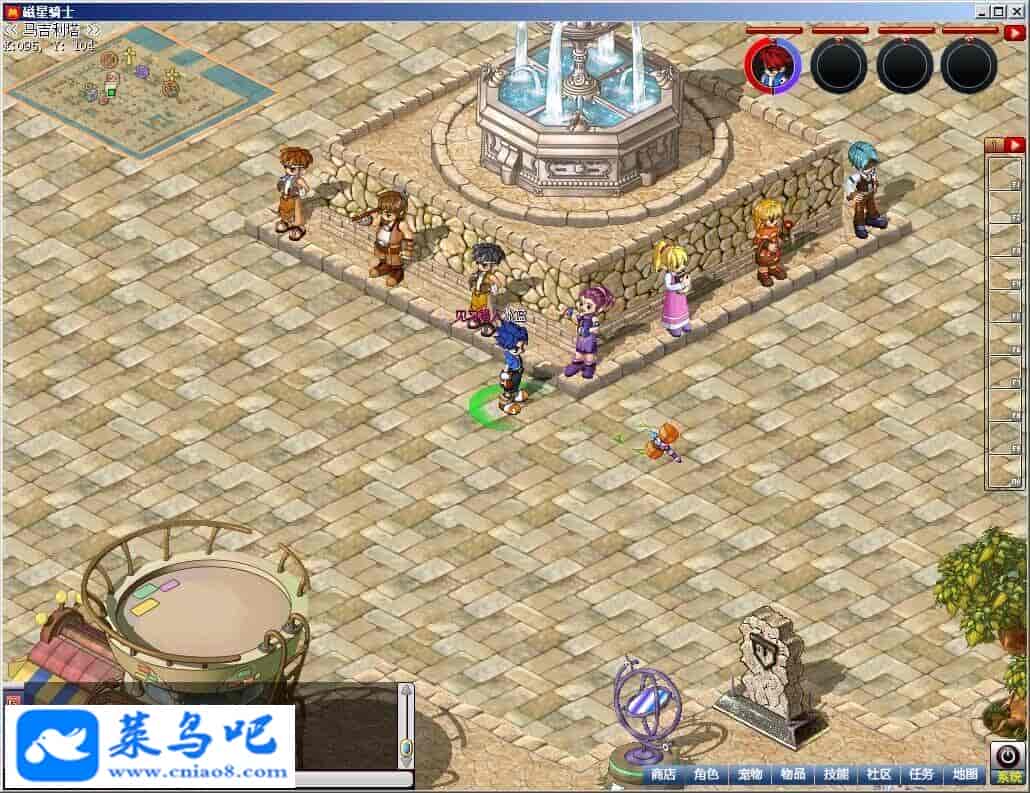
Task: Click the red arrow above the side slot panel
Action: coord(1014,145)
